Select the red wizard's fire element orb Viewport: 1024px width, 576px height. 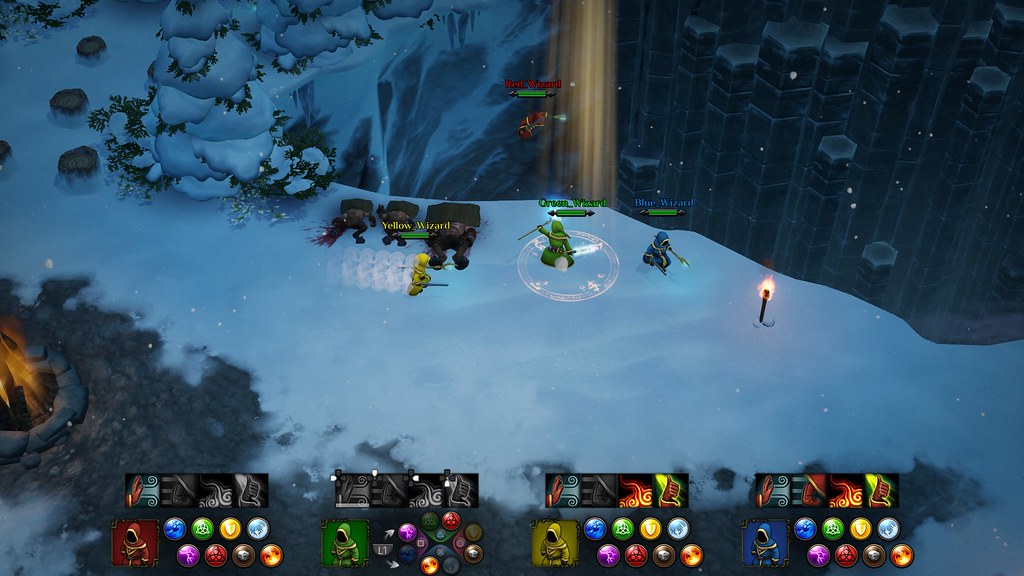[x=272, y=555]
